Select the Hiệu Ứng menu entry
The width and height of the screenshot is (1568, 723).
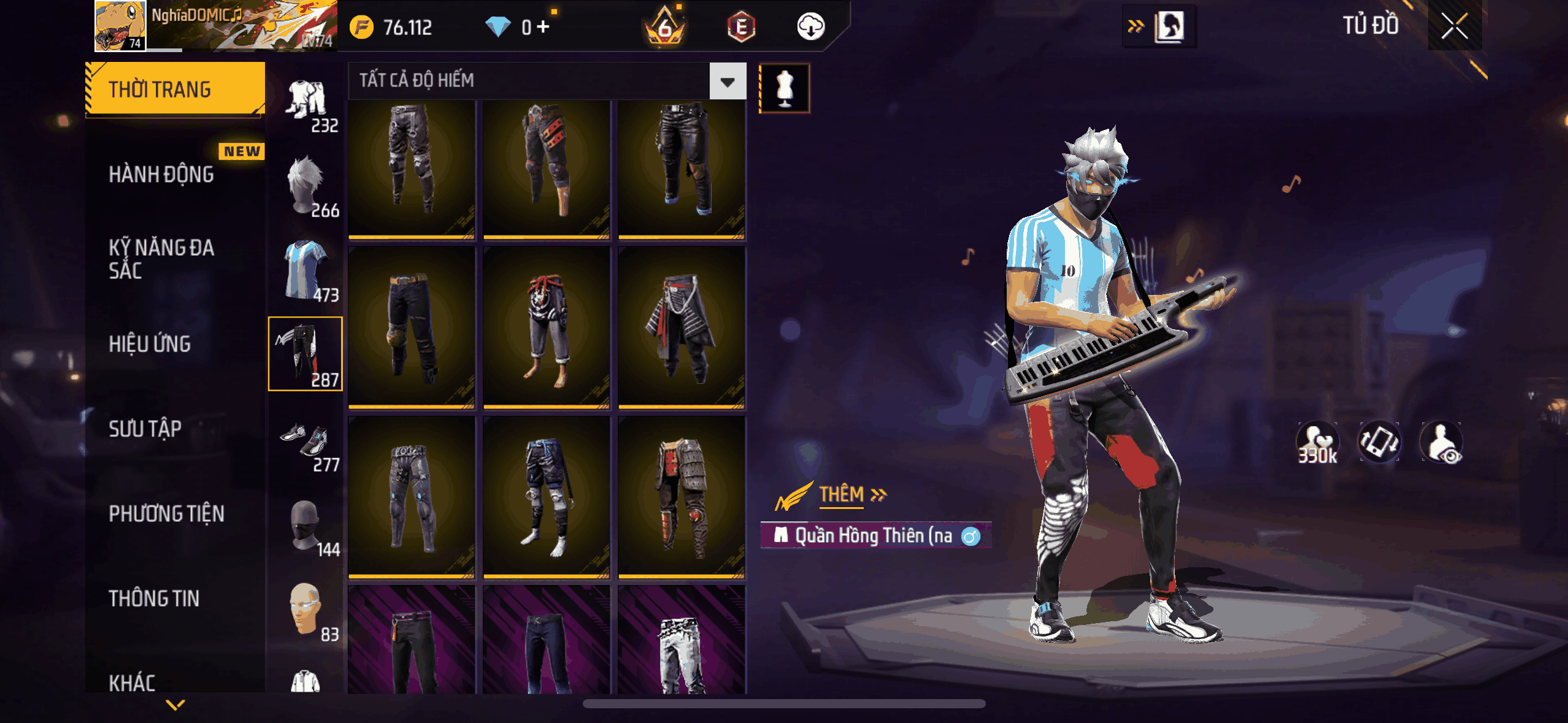pyautogui.click(x=150, y=344)
